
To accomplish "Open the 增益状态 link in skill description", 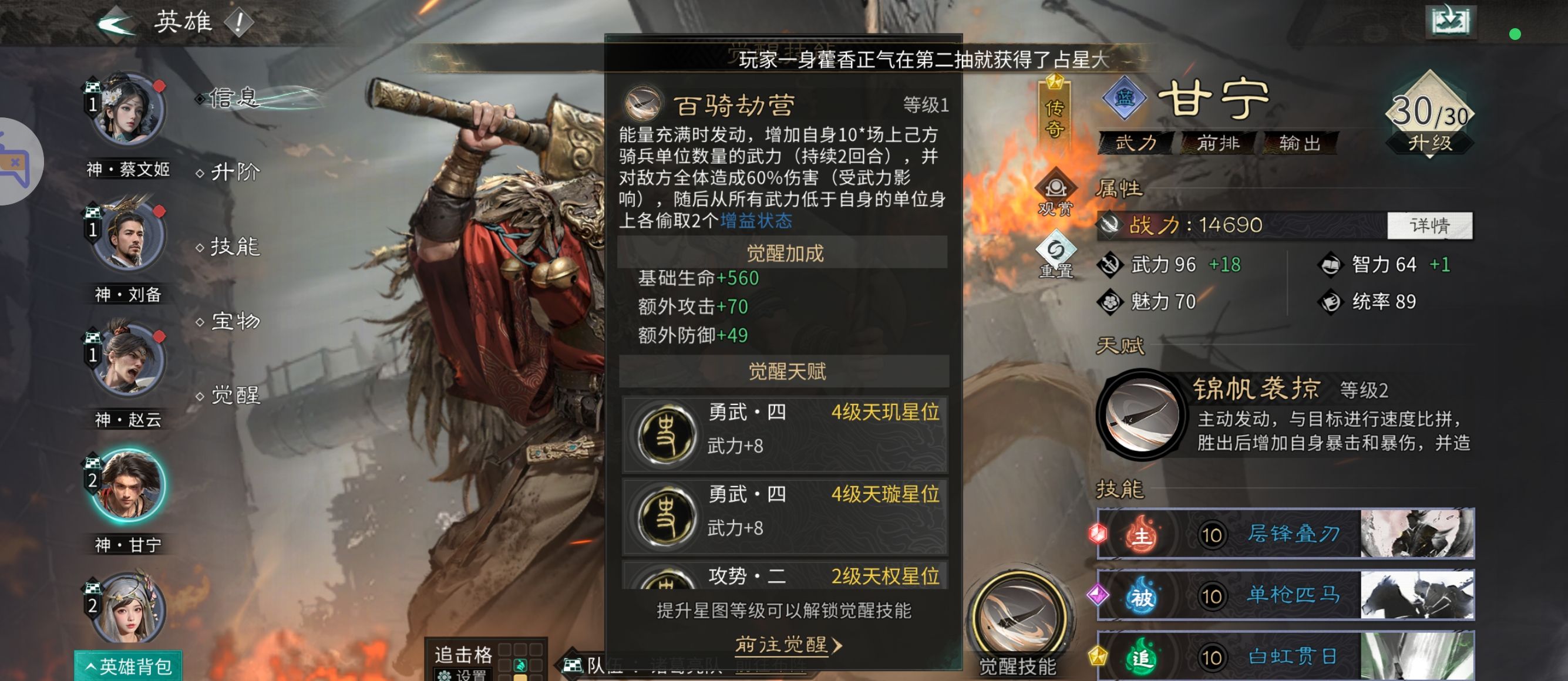I will (756, 221).
